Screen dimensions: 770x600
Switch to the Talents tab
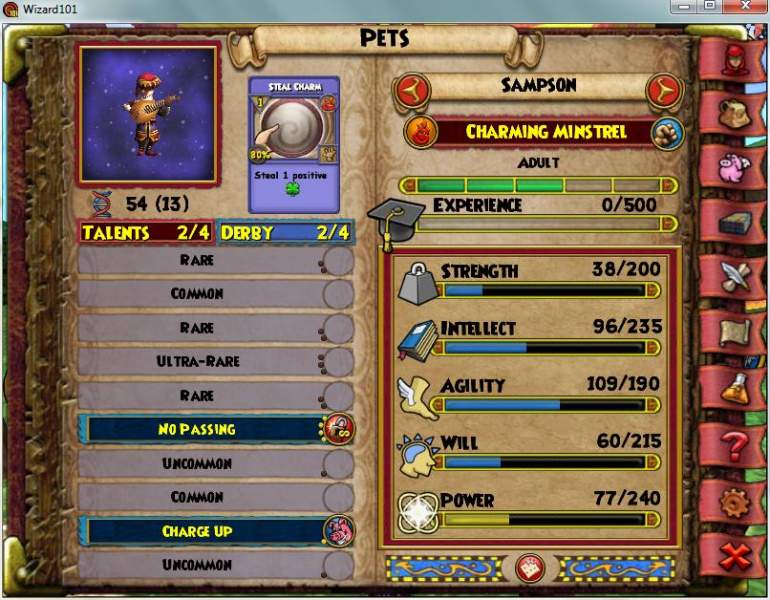[146, 232]
